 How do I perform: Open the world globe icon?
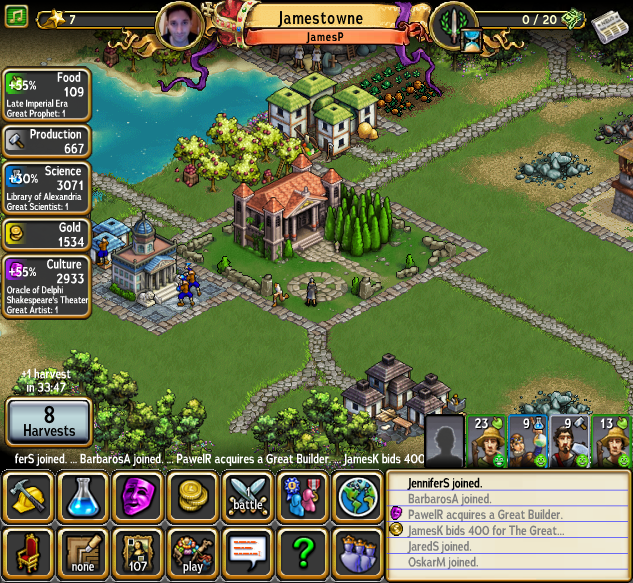click(x=357, y=497)
